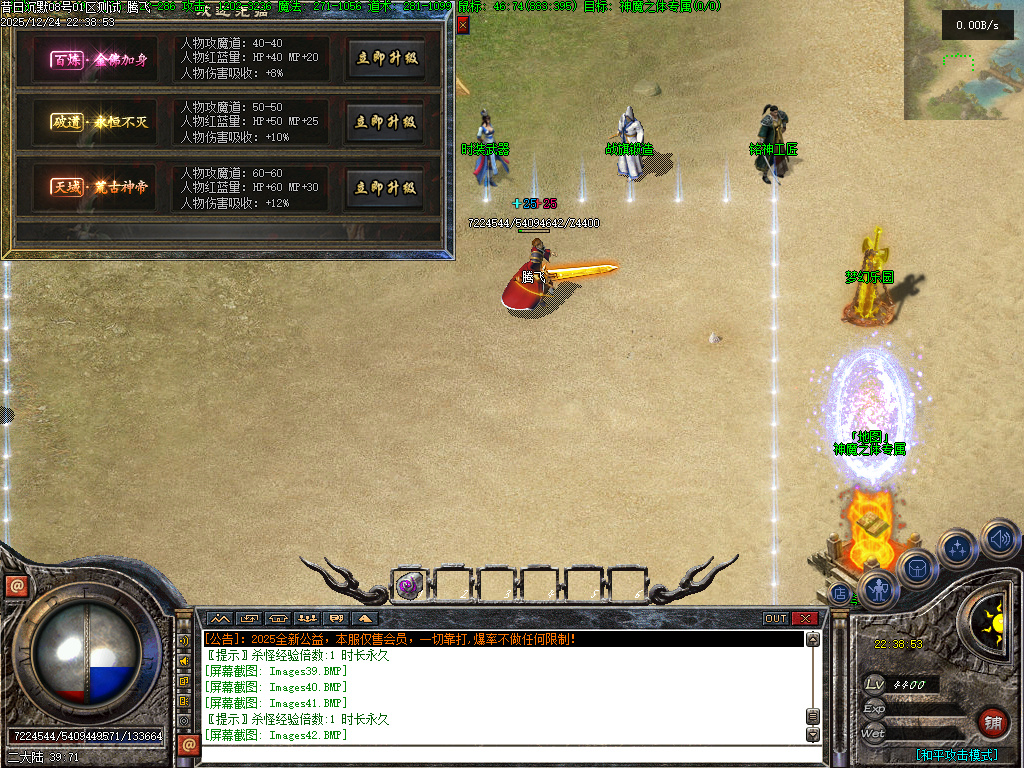Click the mountain icon chat filter tab

coord(218,619)
